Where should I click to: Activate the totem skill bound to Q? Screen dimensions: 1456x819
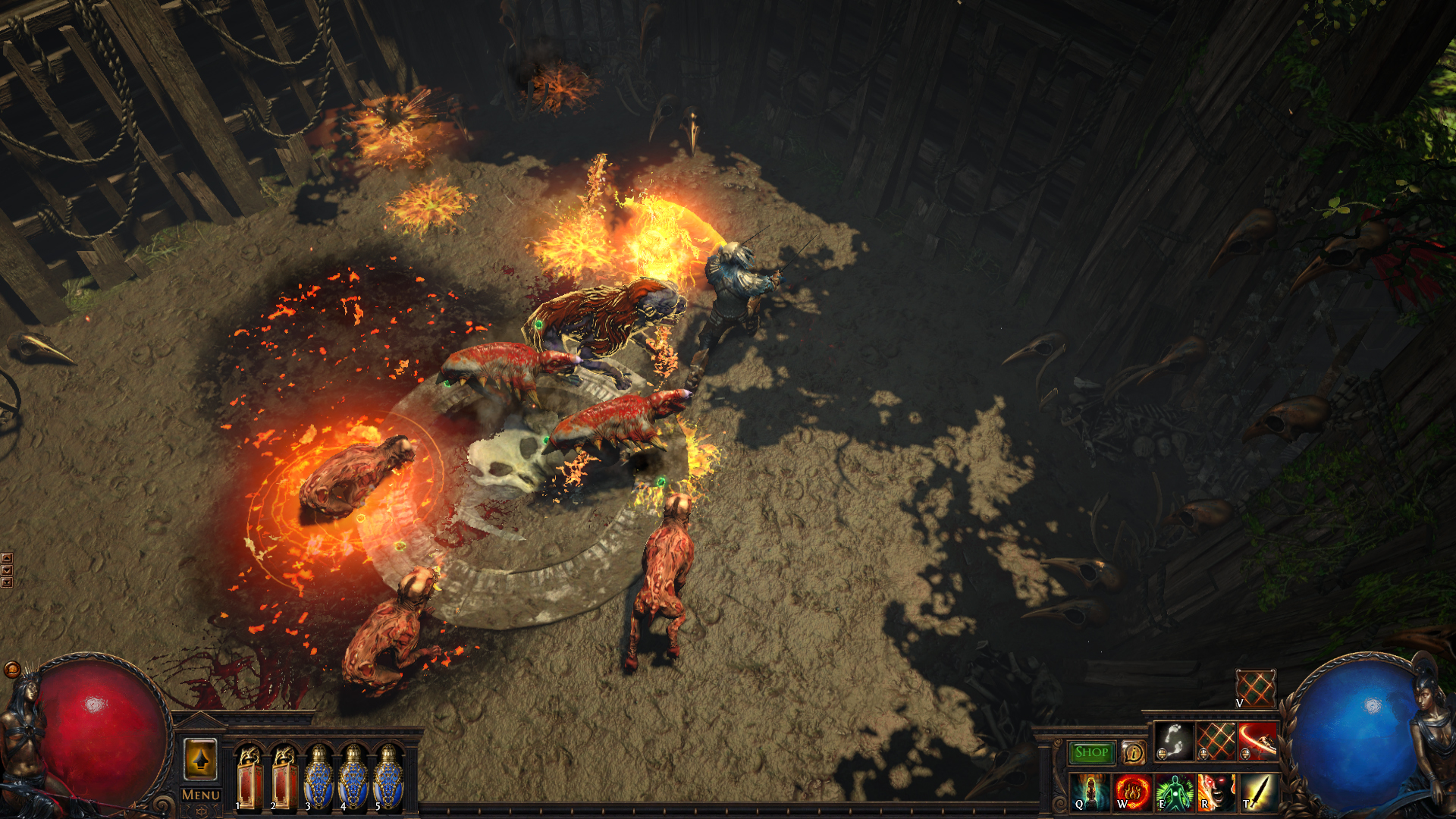click(x=1090, y=792)
